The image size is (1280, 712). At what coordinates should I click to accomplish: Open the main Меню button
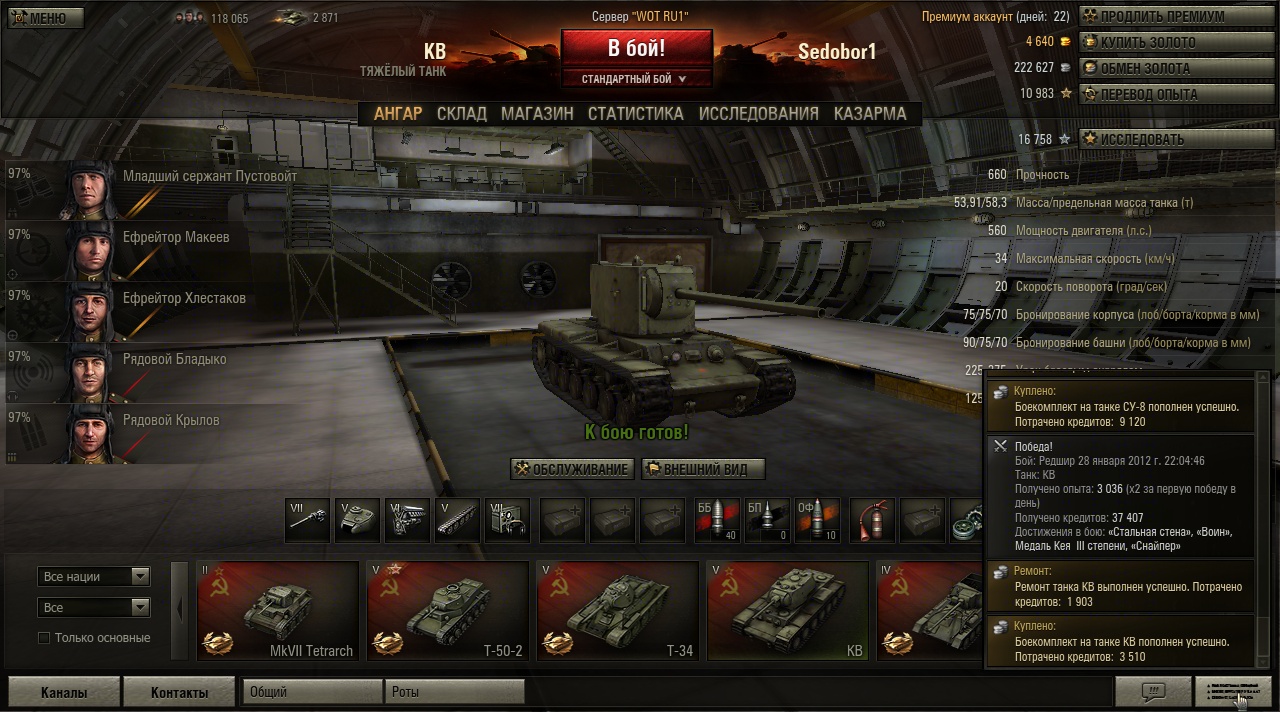click(46, 18)
